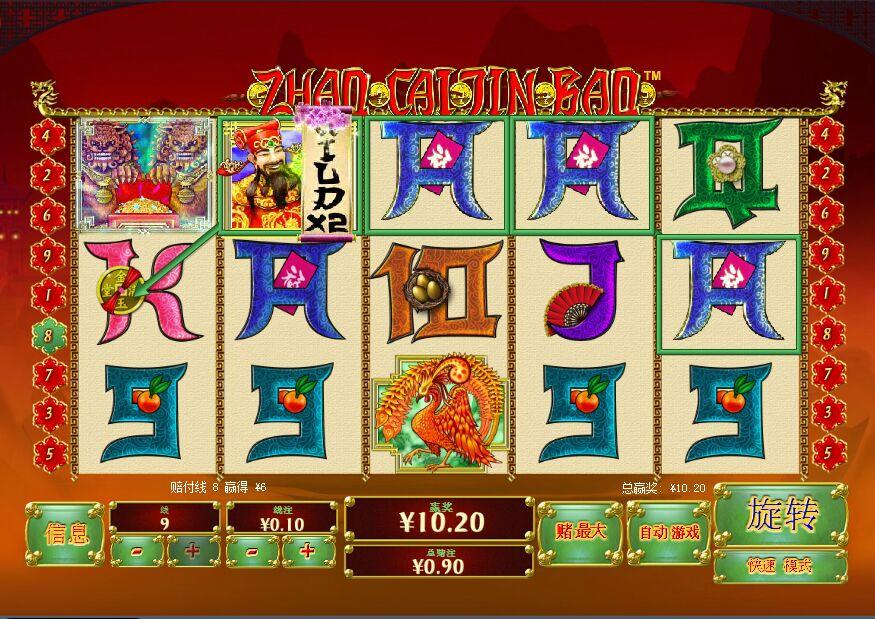The width and height of the screenshot is (875, 619).
Task: Raise the line bet (线注) amount
Action: (x=308, y=550)
